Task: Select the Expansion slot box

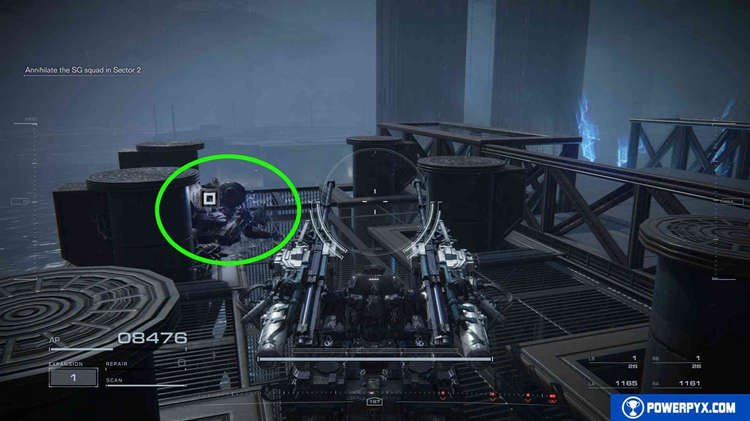Action: (73, 377)
